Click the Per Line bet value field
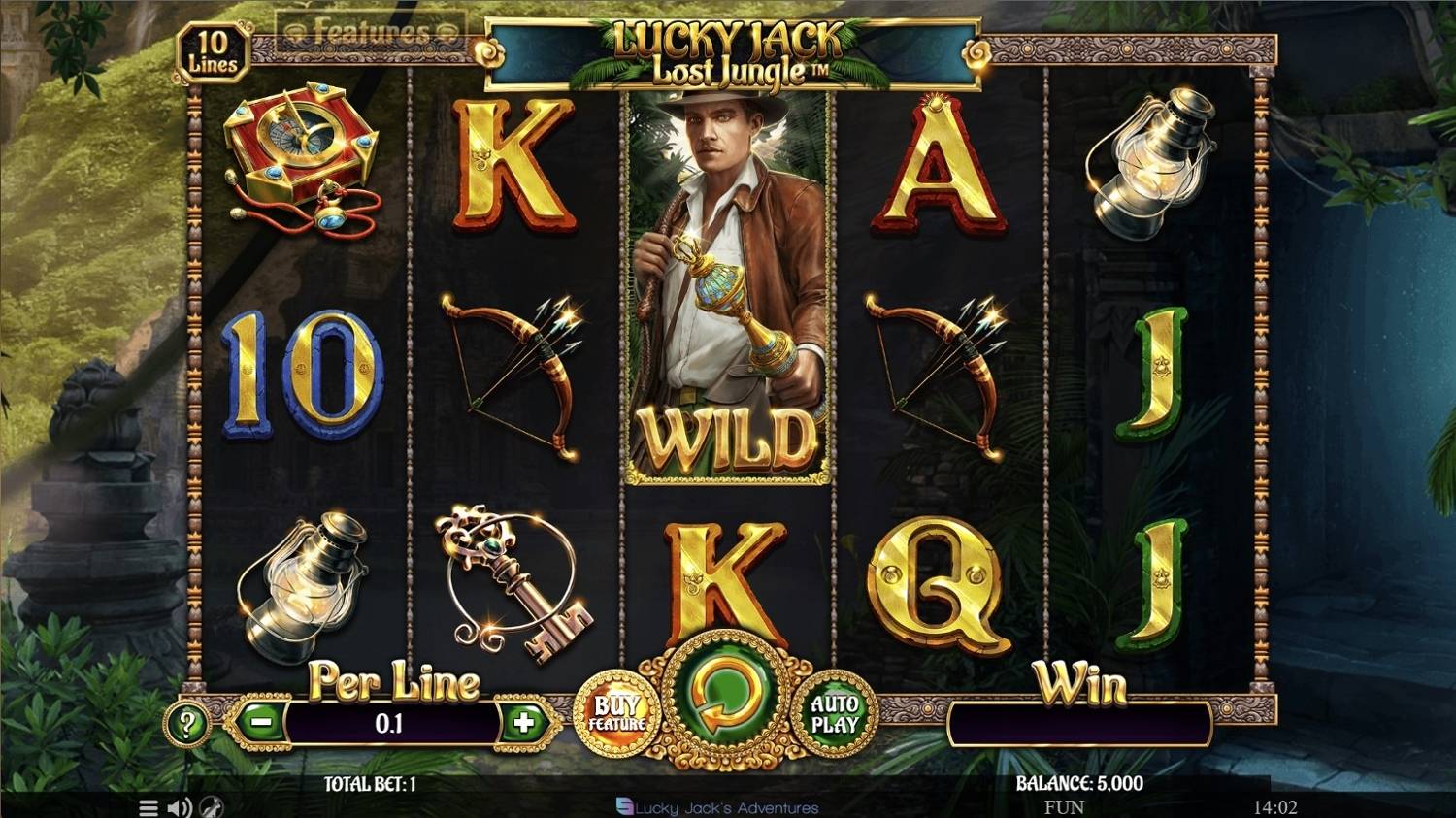Image resolution: width=1456 pixels, height=818 pixels. [x=386, y=722]
